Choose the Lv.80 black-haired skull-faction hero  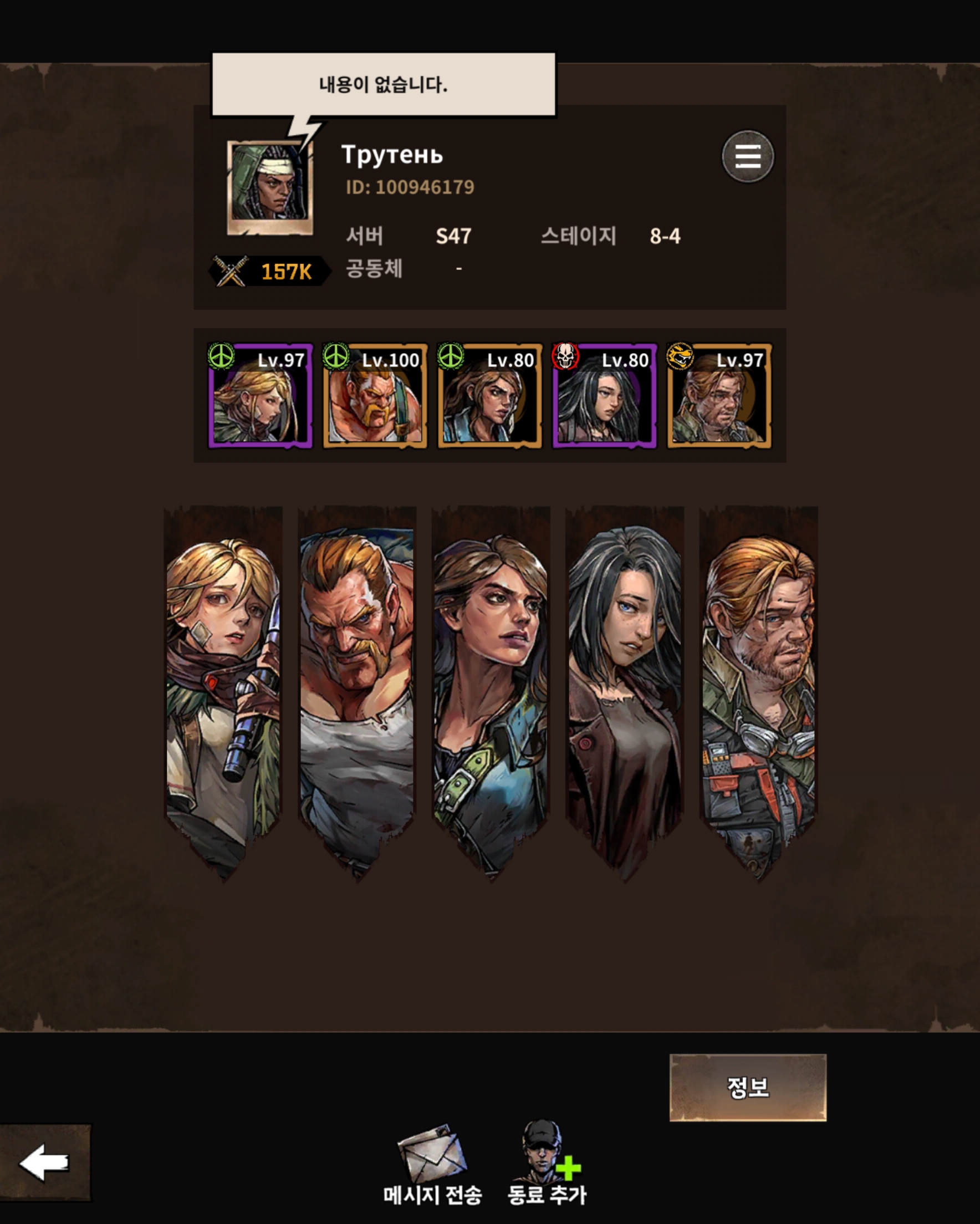pyautogui.click(x=604, y=396)
